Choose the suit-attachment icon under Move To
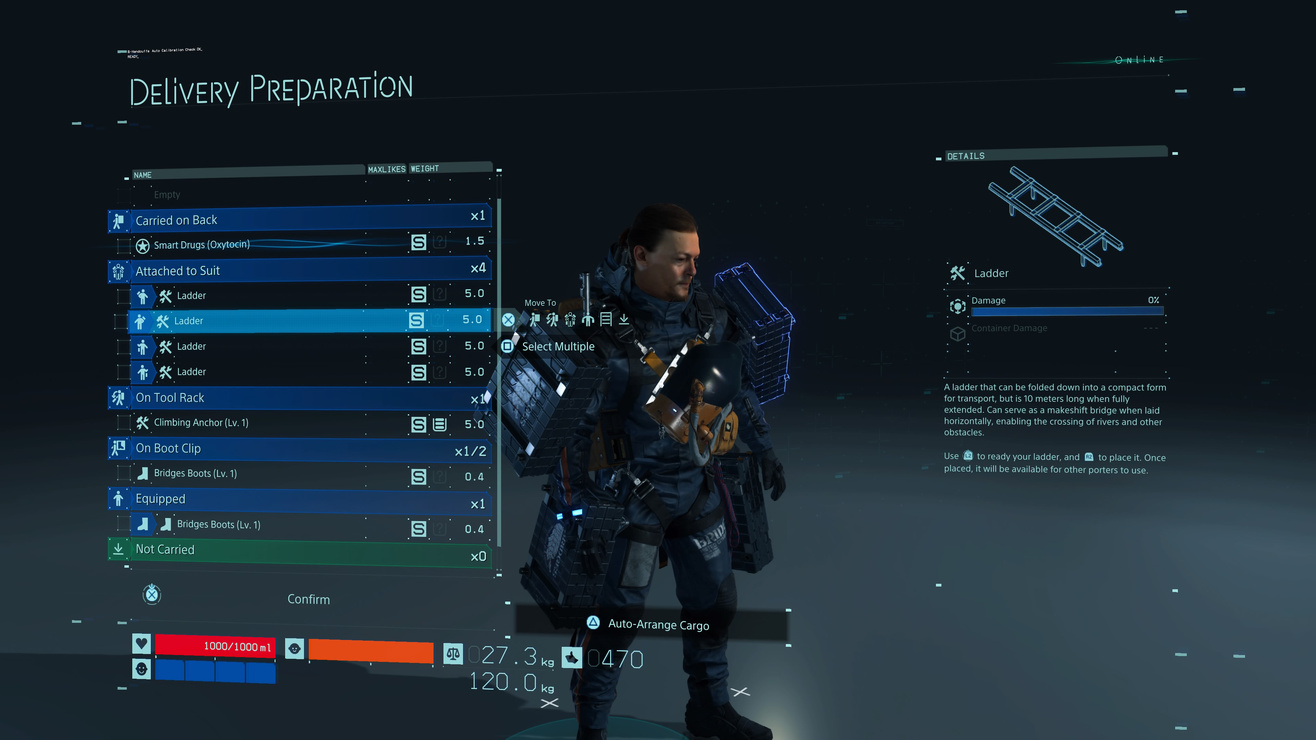Viewport: 1316px width, 740px height. (570, 320)
